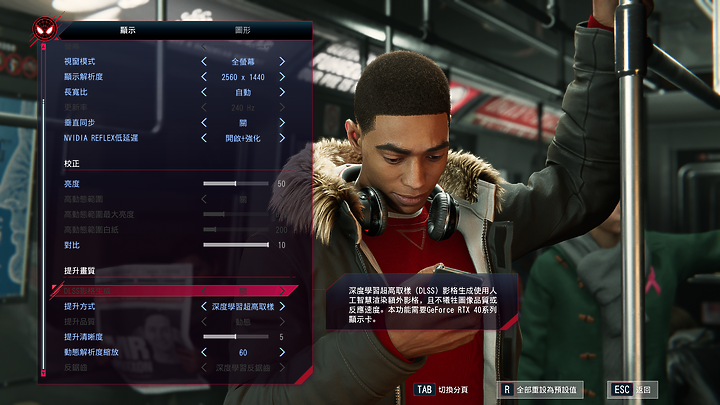Viewport: 720px width, 405px height.
Task: Adjust the 亮度 brightness slider
Action: [x=236, y=184]
